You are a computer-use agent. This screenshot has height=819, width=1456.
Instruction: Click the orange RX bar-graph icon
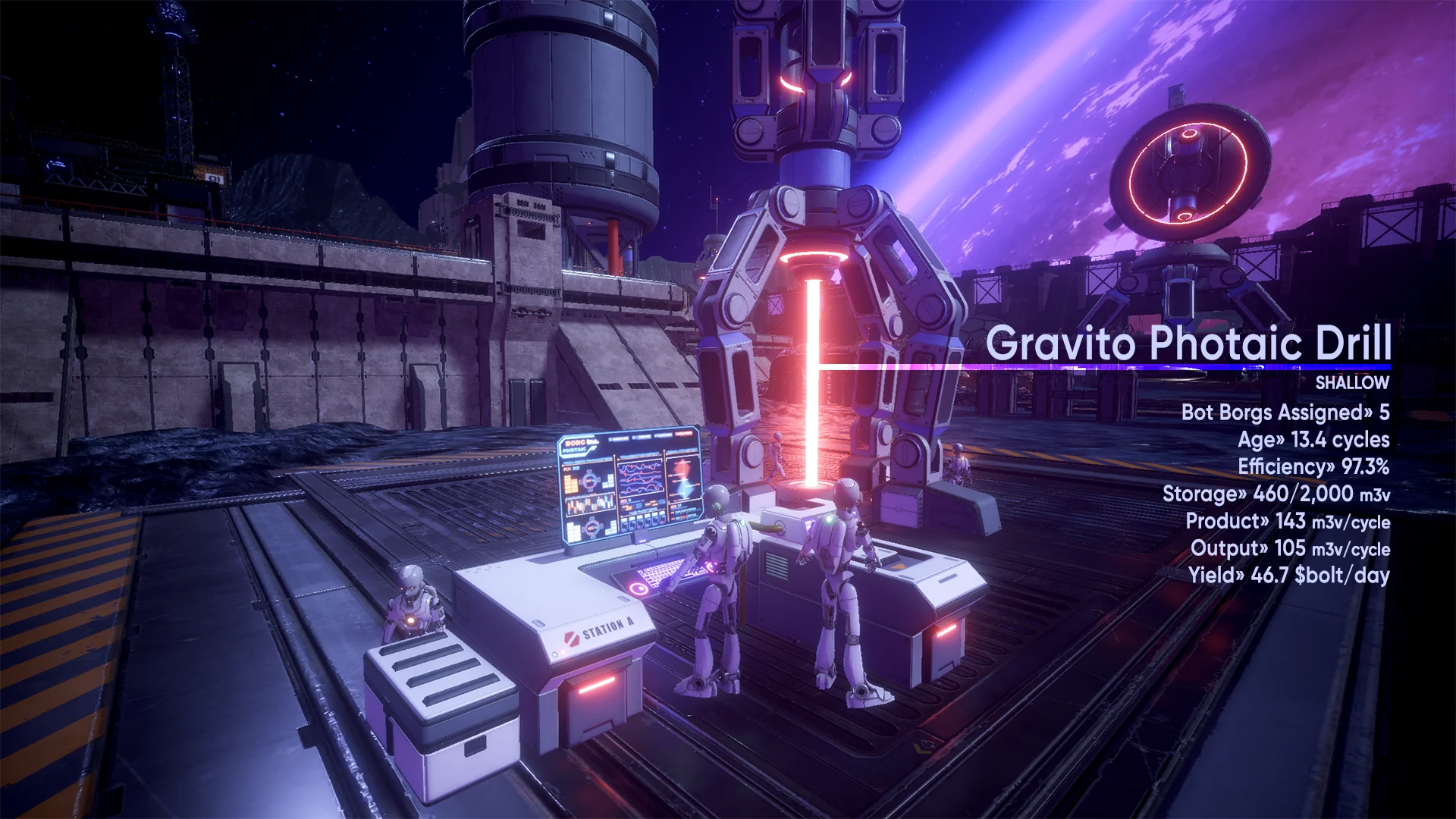(571, 483)
